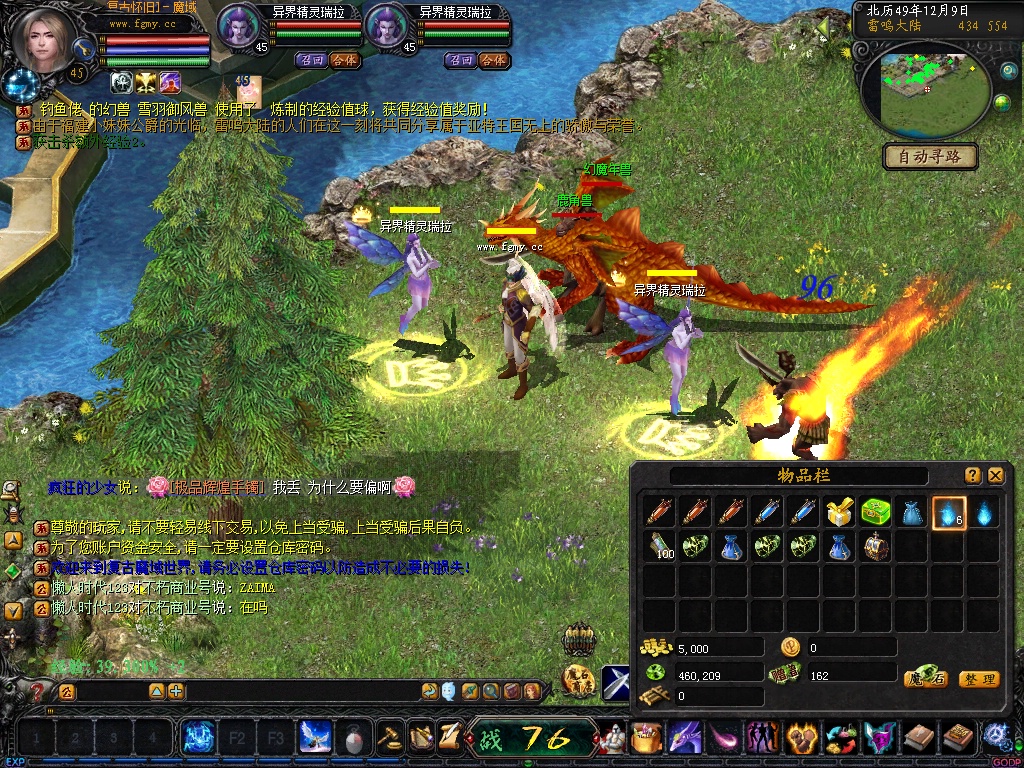Pick the crowned treasure chest item
Image resolution: width=1024 pixels, height=768 pixels.
click(876, 547)
